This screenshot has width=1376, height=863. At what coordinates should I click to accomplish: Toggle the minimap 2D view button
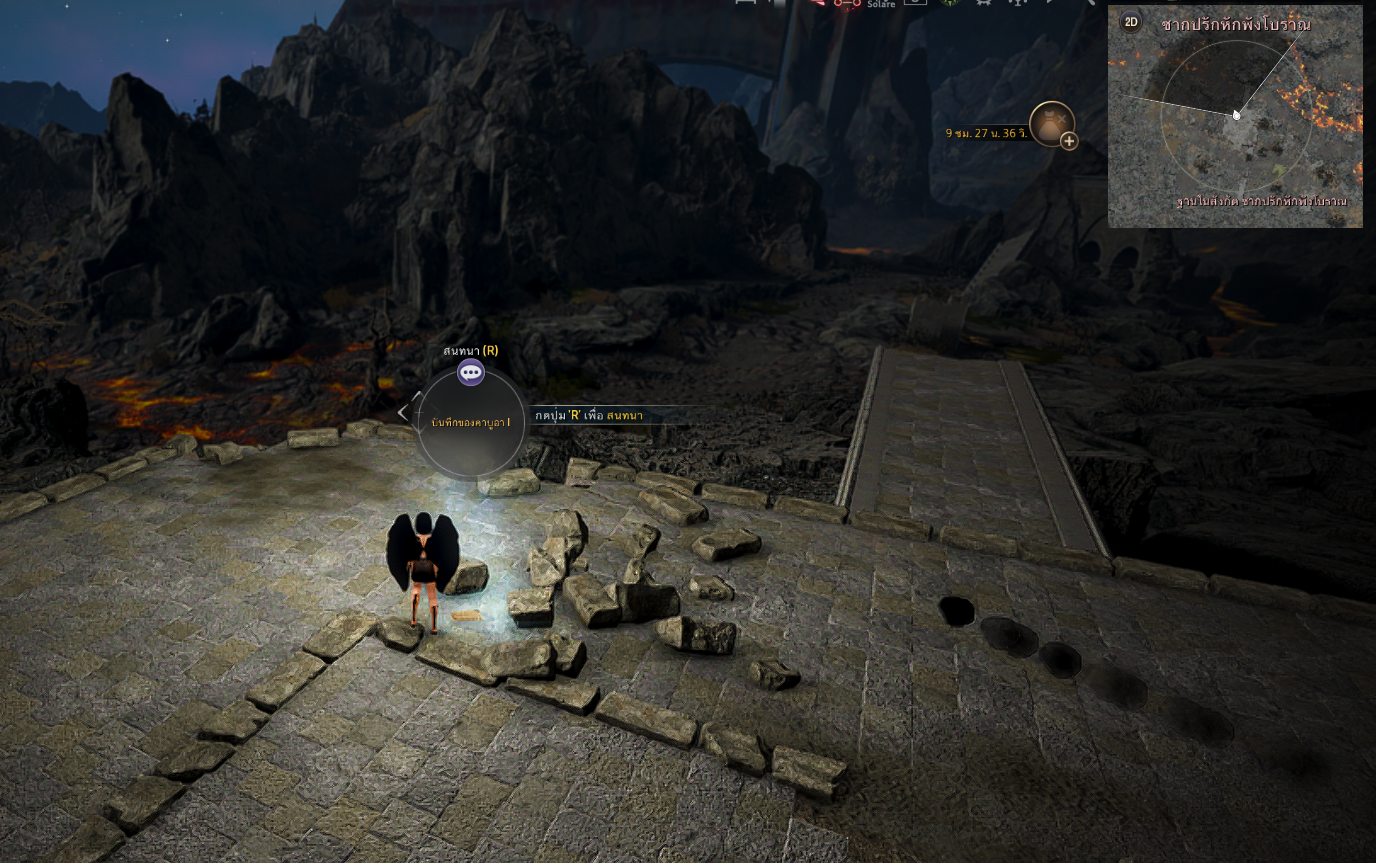coord(1131,22)
